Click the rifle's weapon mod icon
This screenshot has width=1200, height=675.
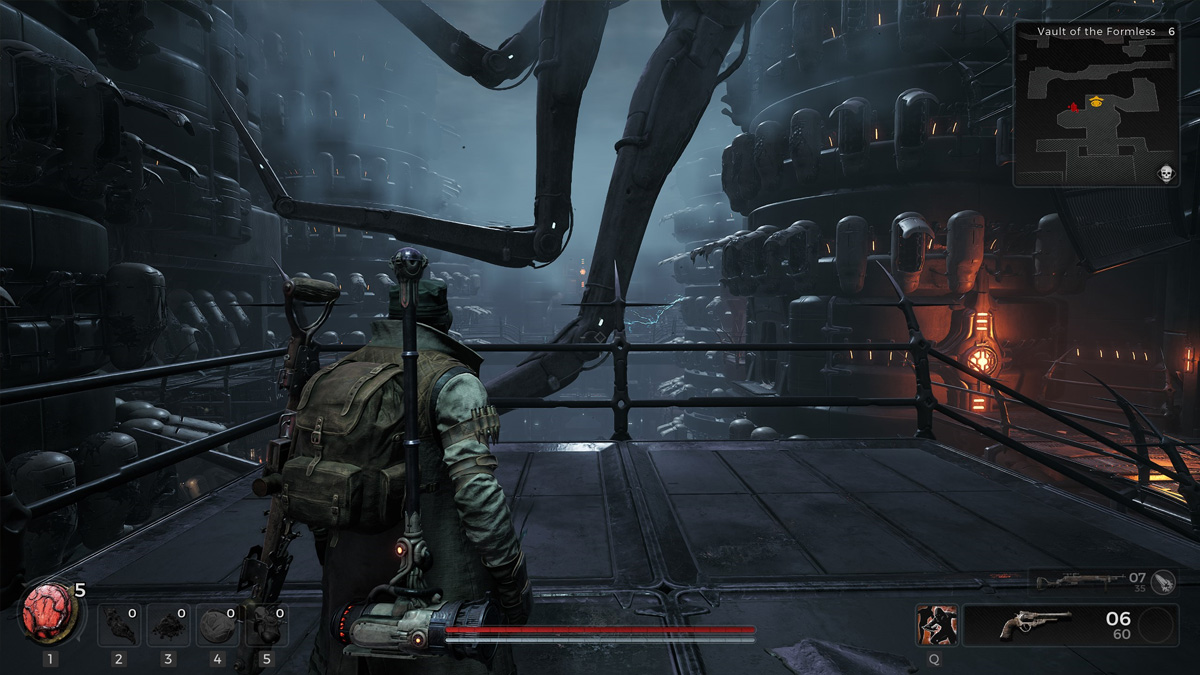1163,580
